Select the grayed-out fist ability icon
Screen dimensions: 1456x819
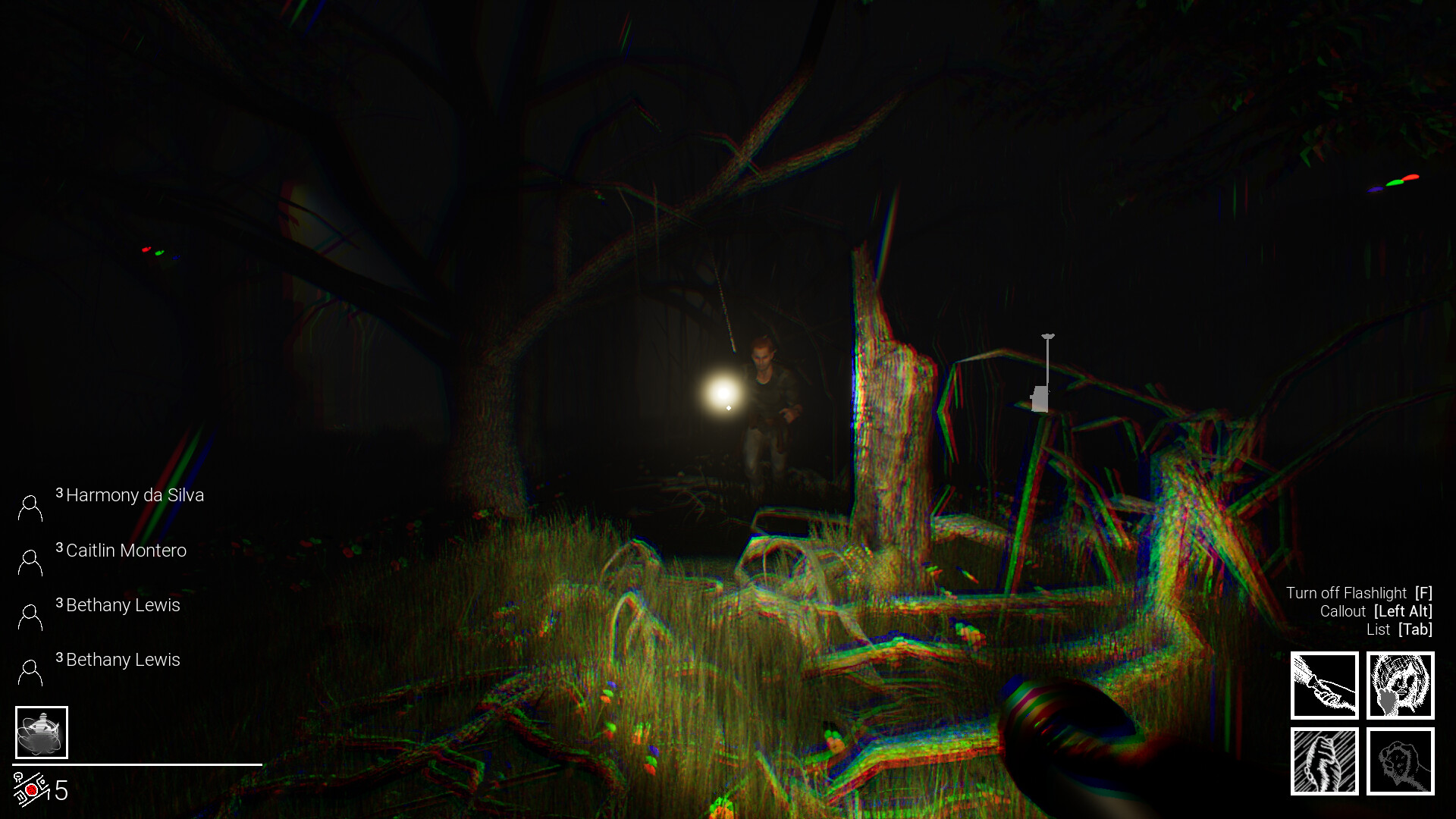pyautogui.click(x=1401, y=762)
